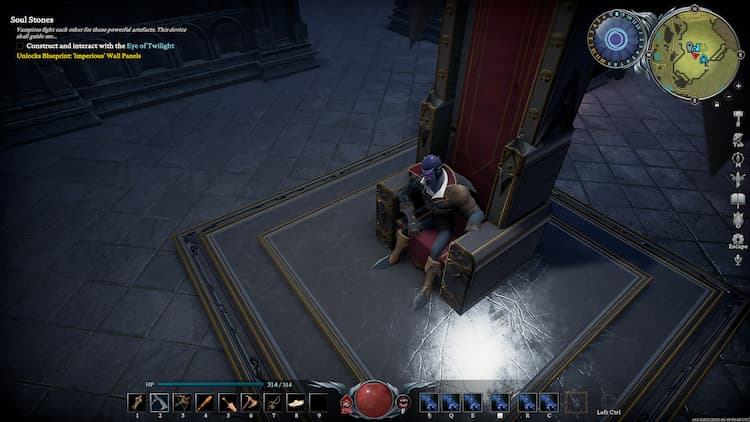Select the sword in hotbar slot 1

click(137, 403)
